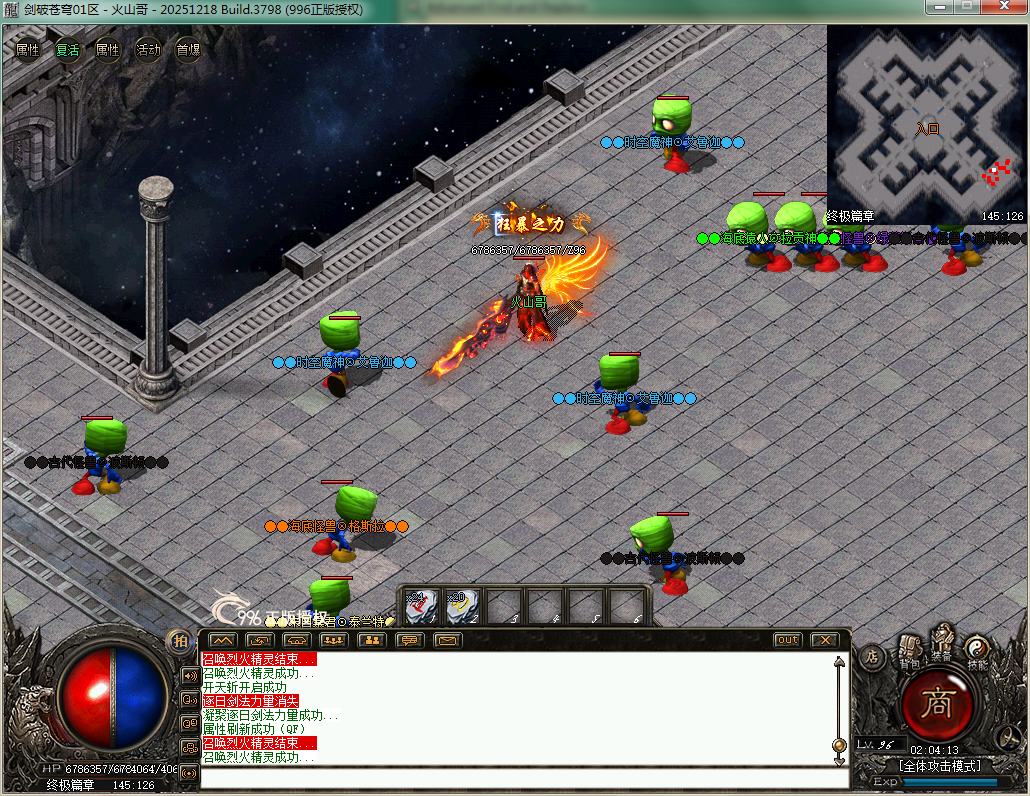Screen dimensions: 1030x796
Task: Minimize the game window
Action: click(x=940, y=8)
